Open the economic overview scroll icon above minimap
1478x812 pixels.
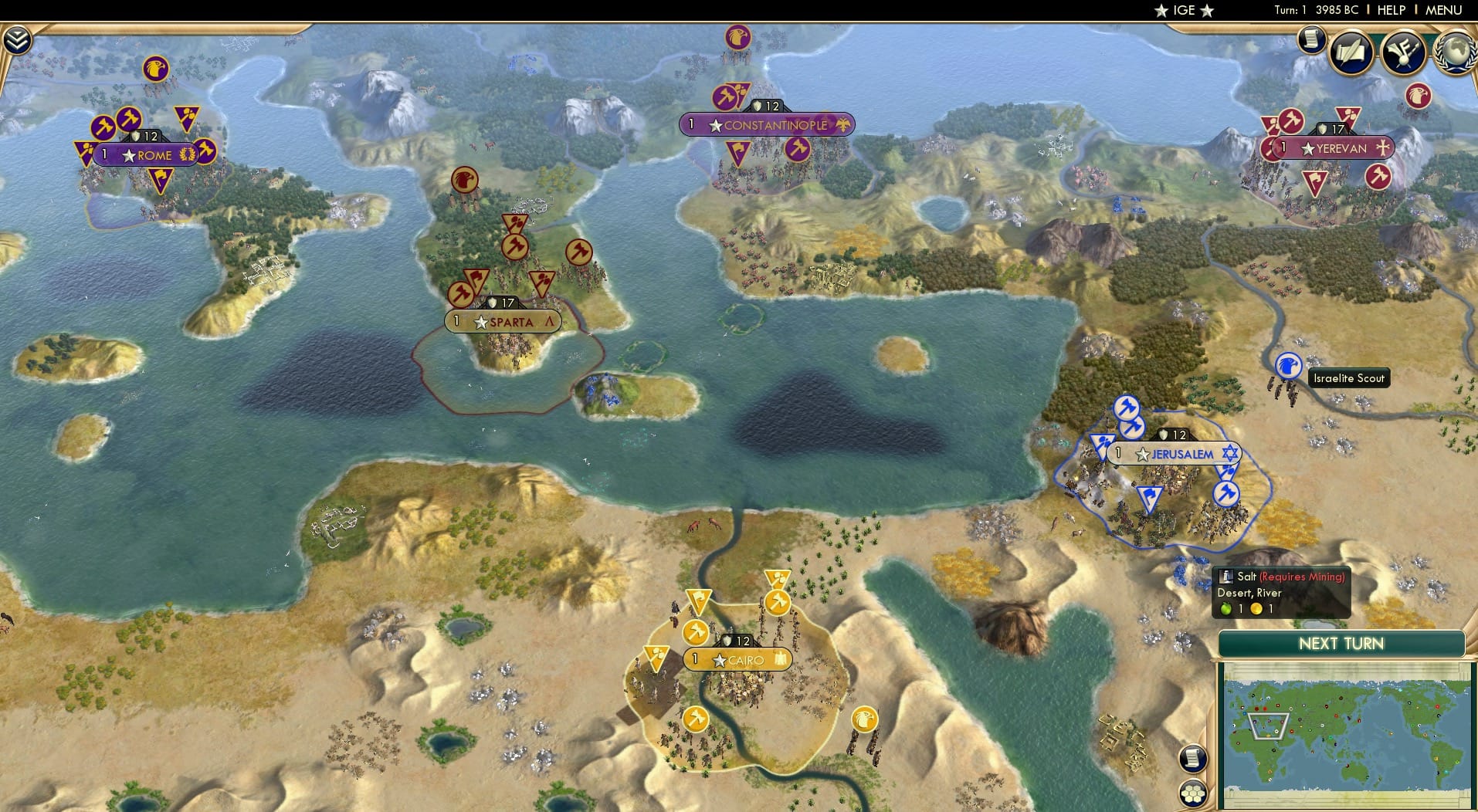[x=1193, y=759]
